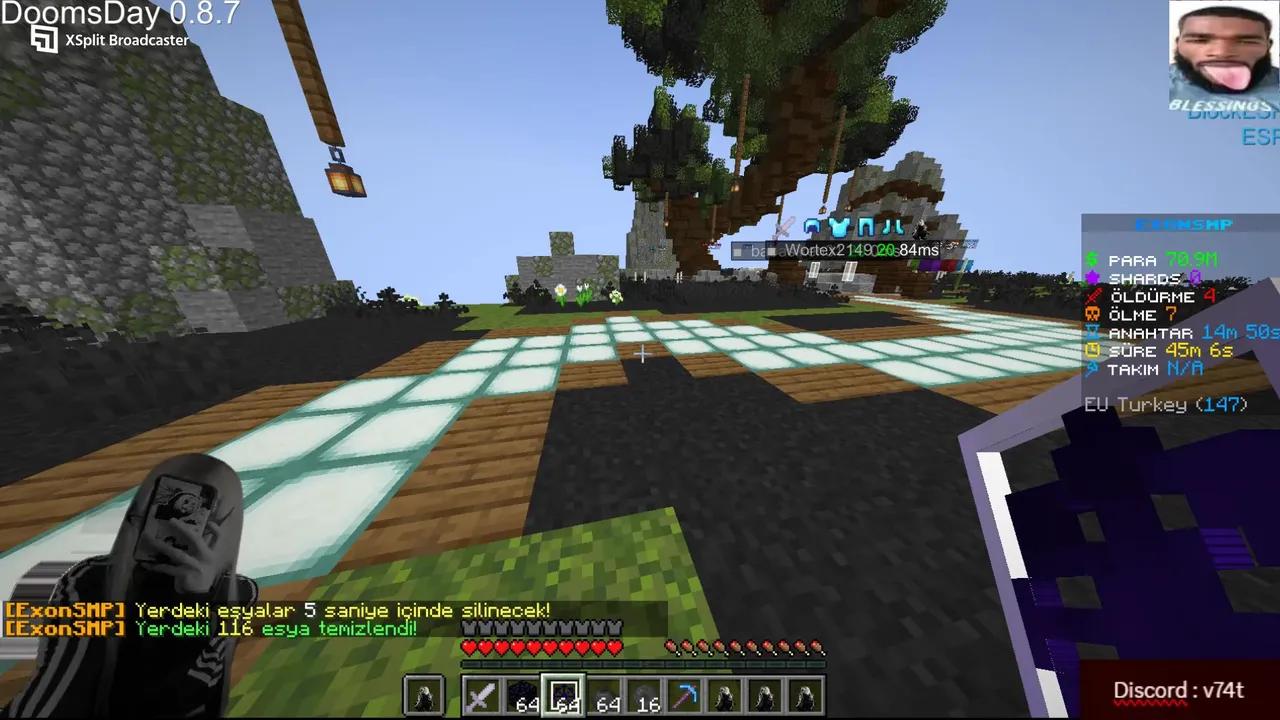Click the XSplit Broadcaster logo
This screenshot has height=720, width=1280.
(43, 39)
